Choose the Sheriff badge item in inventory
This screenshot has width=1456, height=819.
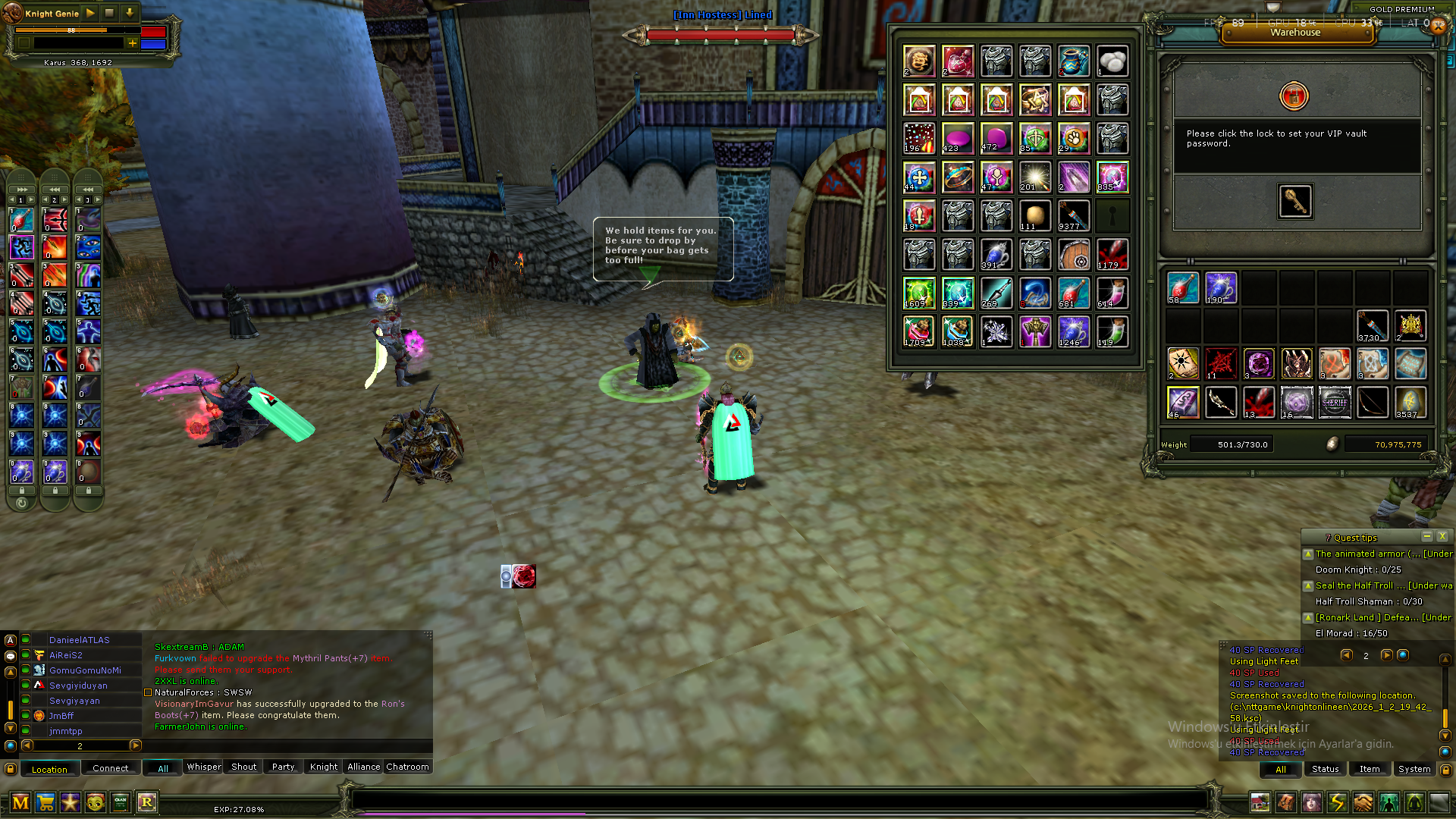[1335, 402]
